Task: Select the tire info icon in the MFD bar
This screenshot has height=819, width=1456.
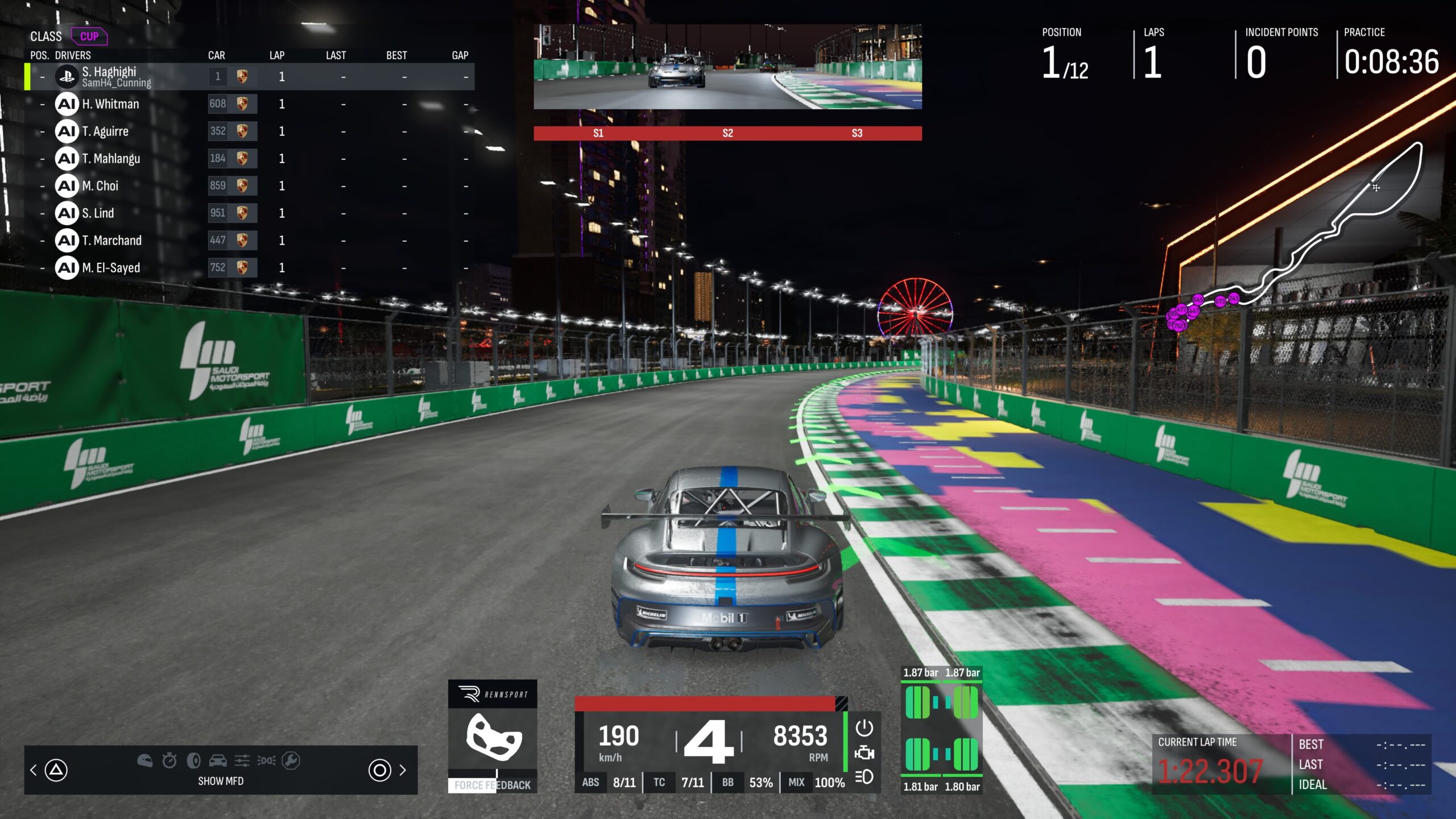Action: point(193,761)
